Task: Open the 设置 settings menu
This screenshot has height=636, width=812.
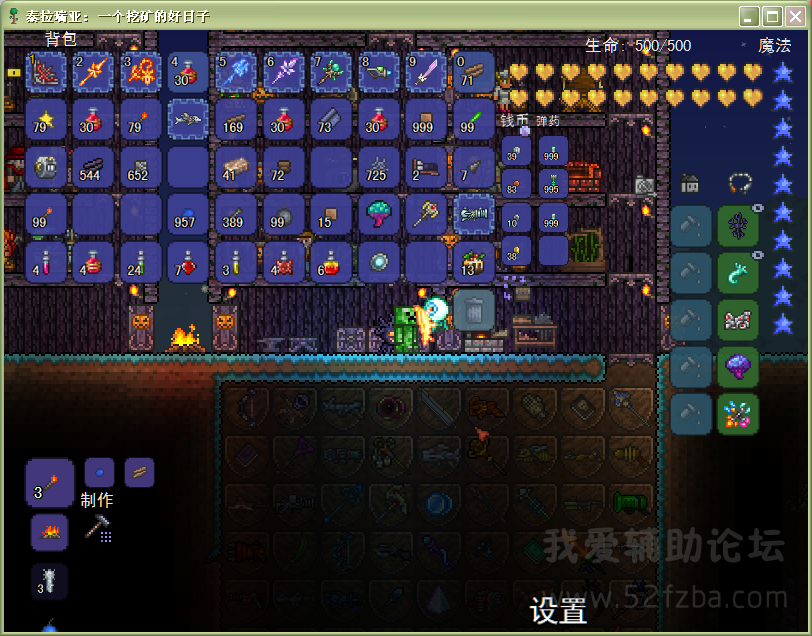Action: 558,610
